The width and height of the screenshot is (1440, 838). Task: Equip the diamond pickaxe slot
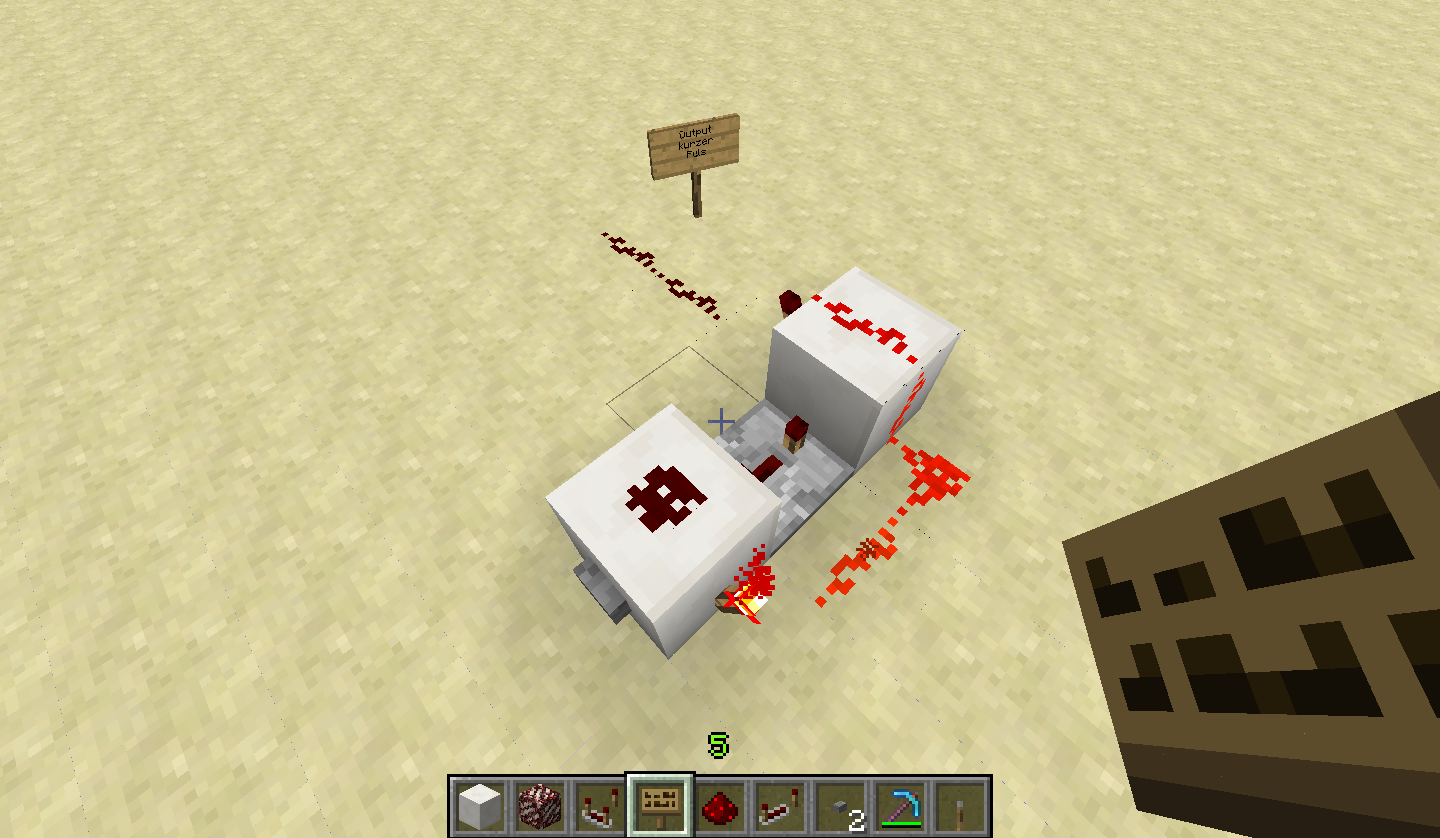pos(900,806)
